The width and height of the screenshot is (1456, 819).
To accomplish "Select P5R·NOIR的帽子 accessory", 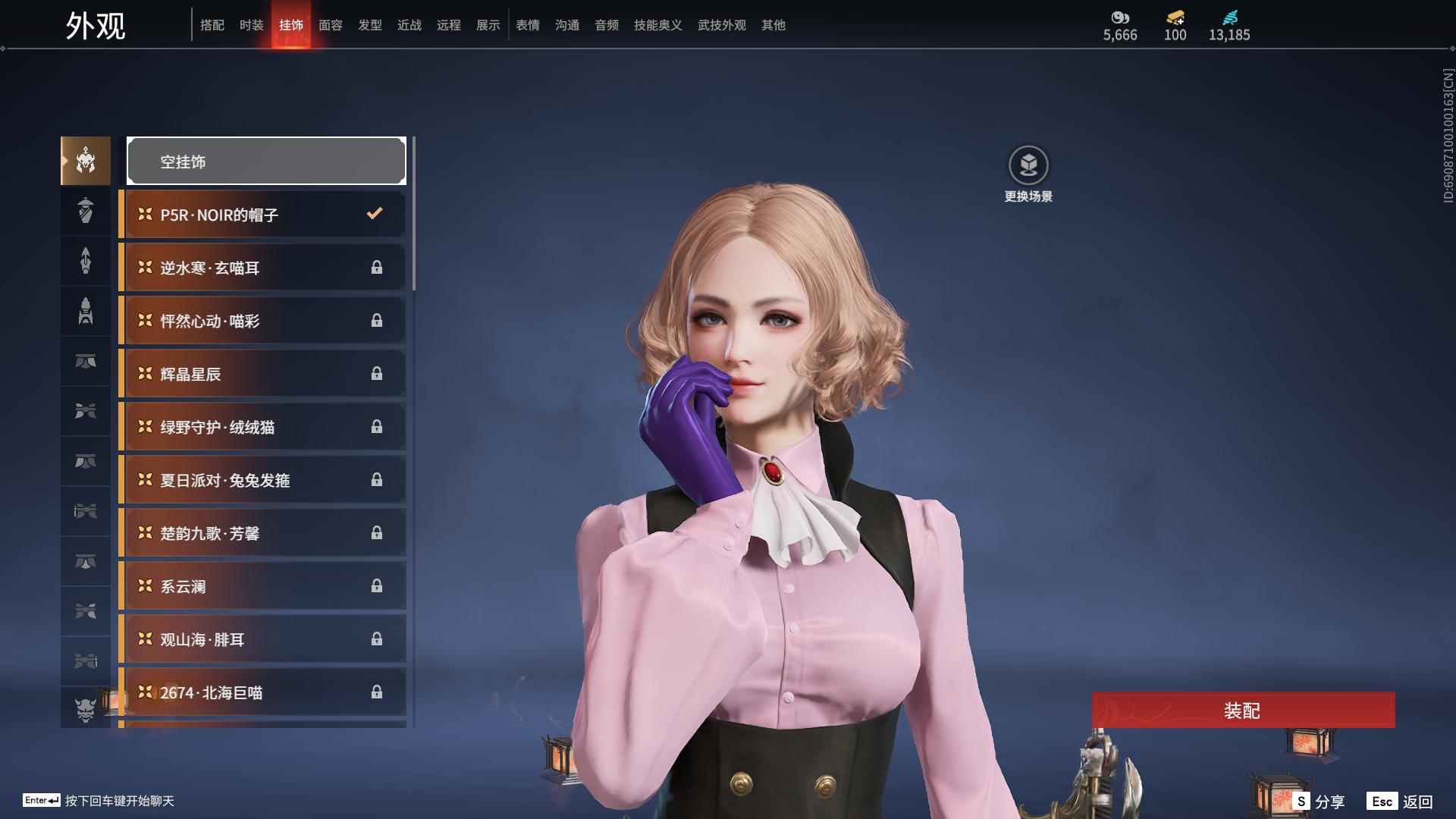I will (x=263, y=215).
